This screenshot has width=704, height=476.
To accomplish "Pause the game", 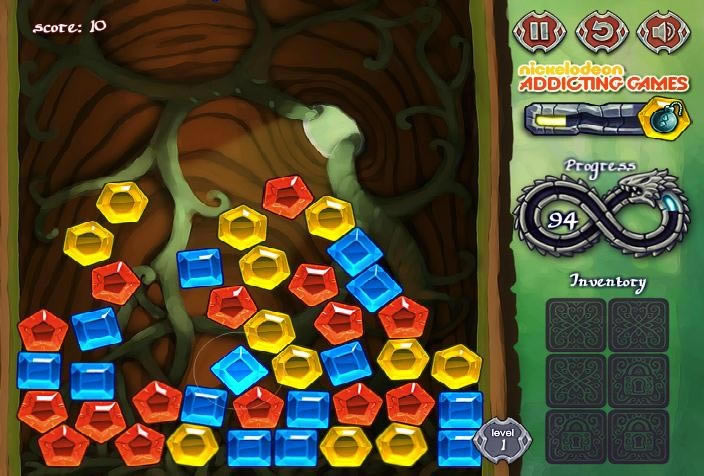I will click(539, 30).
